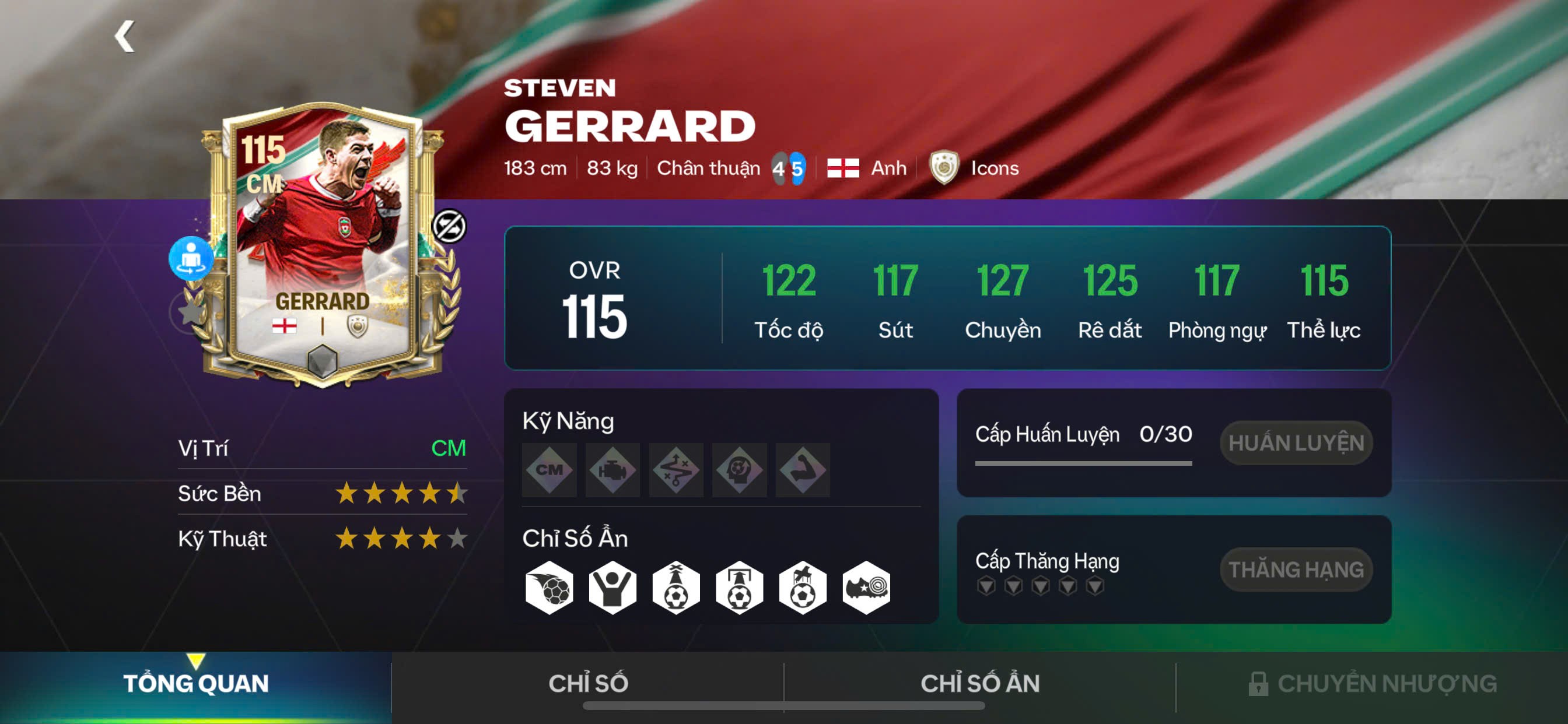Image resolution: width=1568 pixels, height=724 pixels.
Task: Open the Huấn Luyện training button
Action: pos(1296,443)
